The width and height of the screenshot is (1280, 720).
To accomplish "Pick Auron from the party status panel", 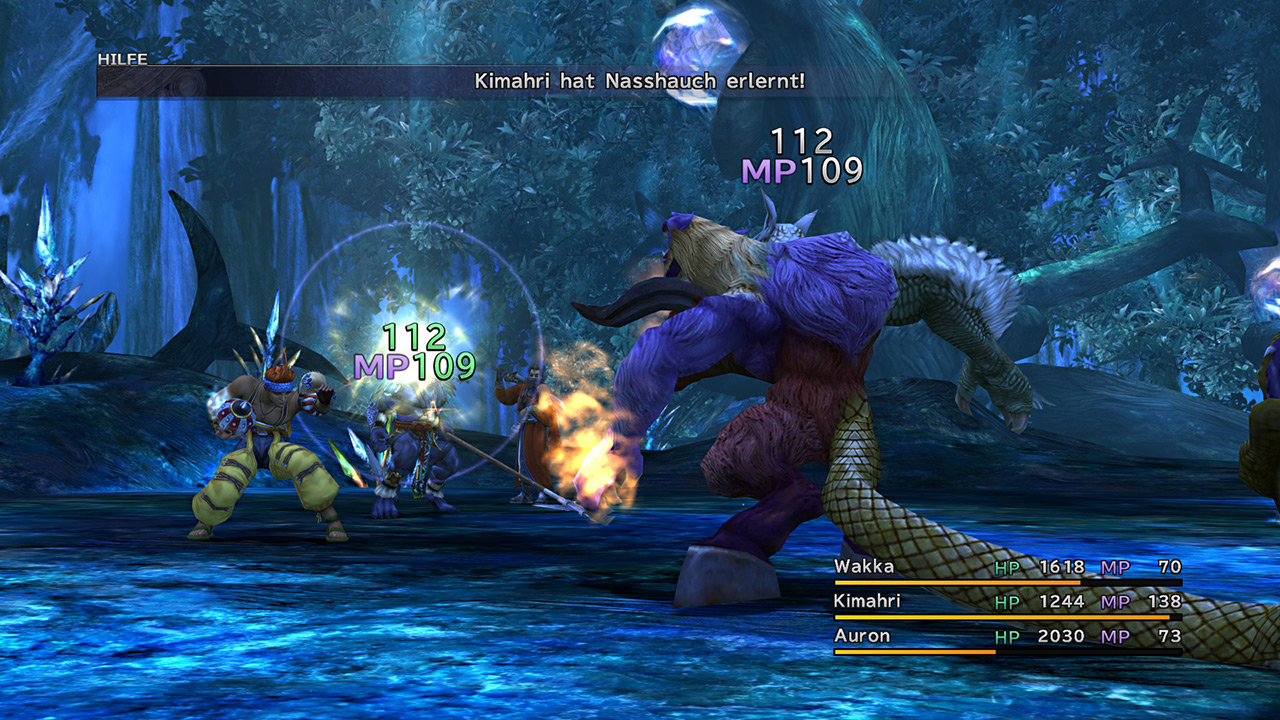I will coord(862,636).
